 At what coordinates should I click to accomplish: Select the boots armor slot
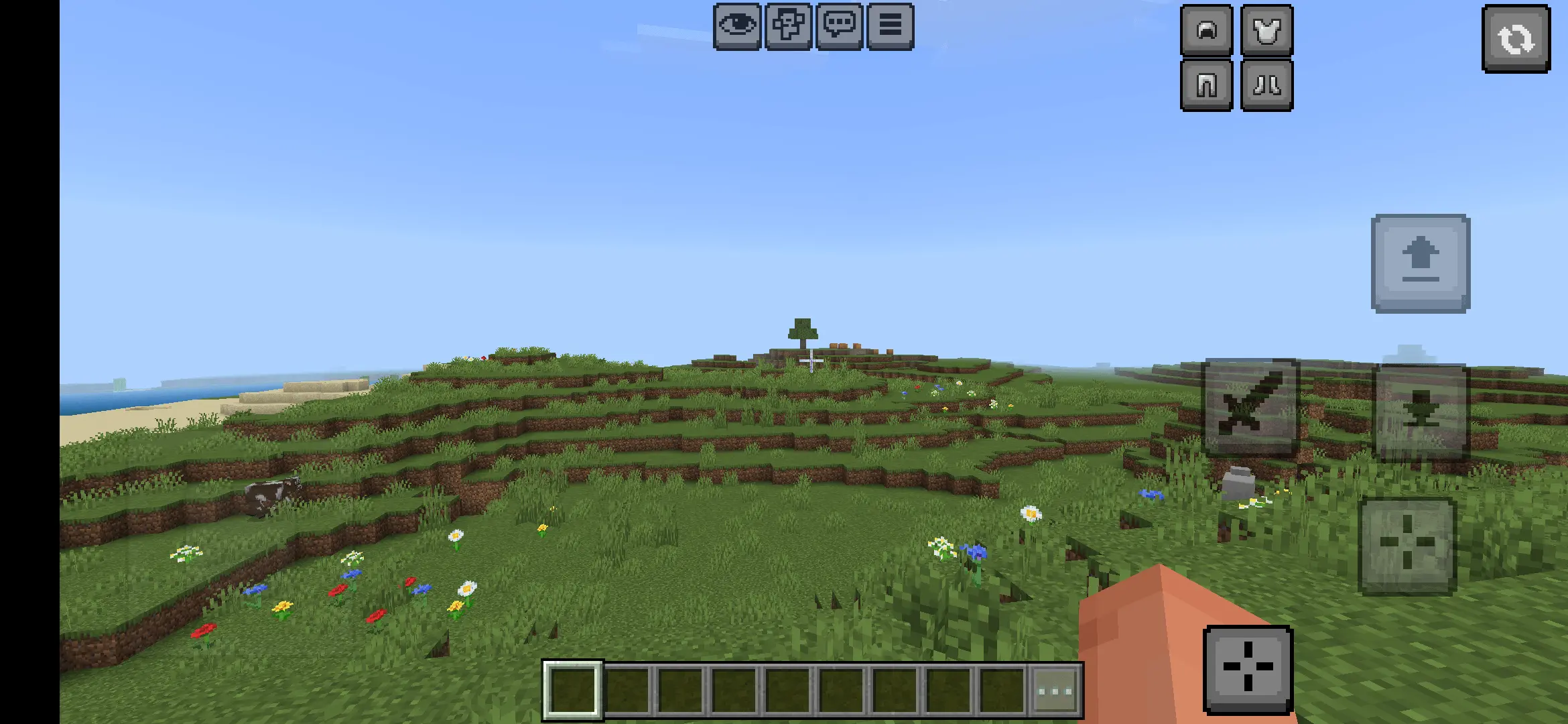[x=1266, y=85]
